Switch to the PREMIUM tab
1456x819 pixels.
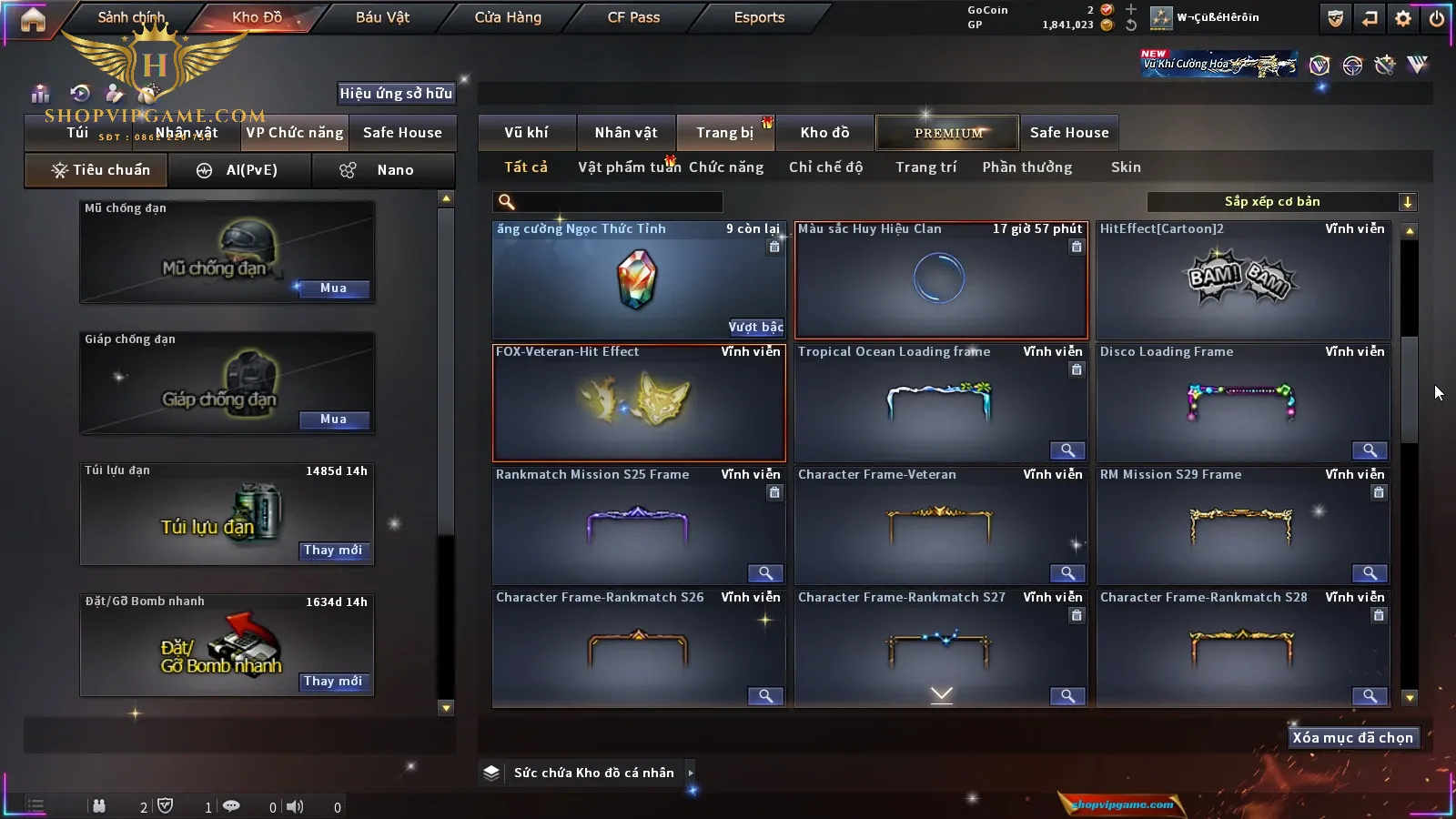pos(947,133)
